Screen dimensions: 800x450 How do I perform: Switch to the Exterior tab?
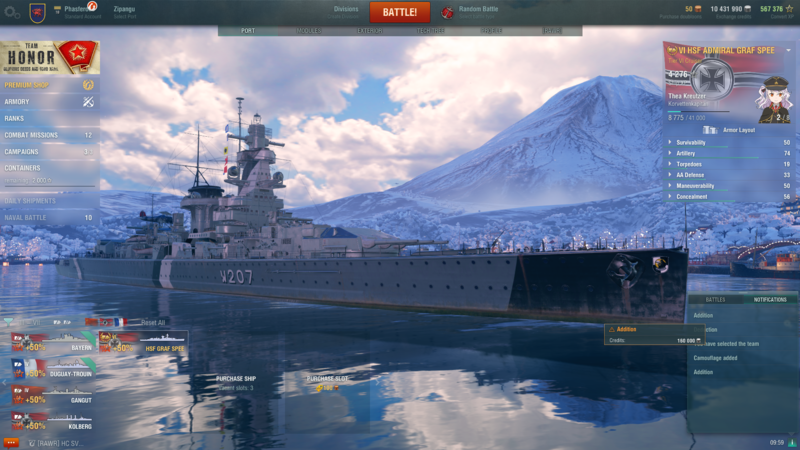point(369,31)
